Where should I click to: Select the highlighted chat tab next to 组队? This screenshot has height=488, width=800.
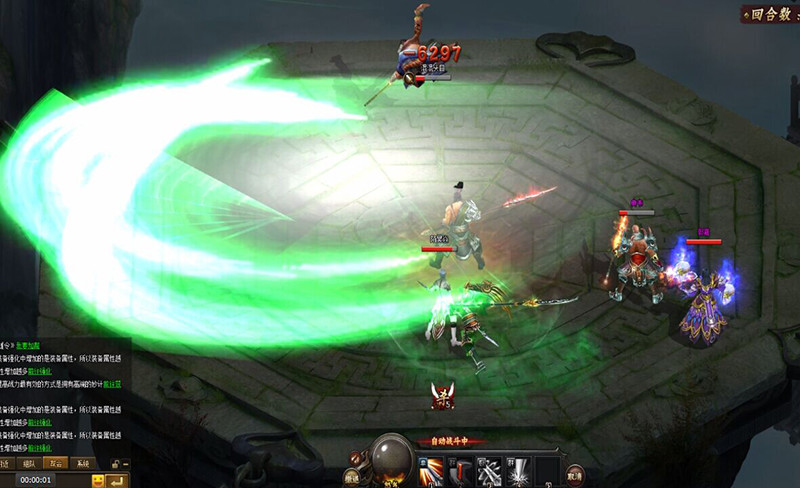[x=56, y=463]
